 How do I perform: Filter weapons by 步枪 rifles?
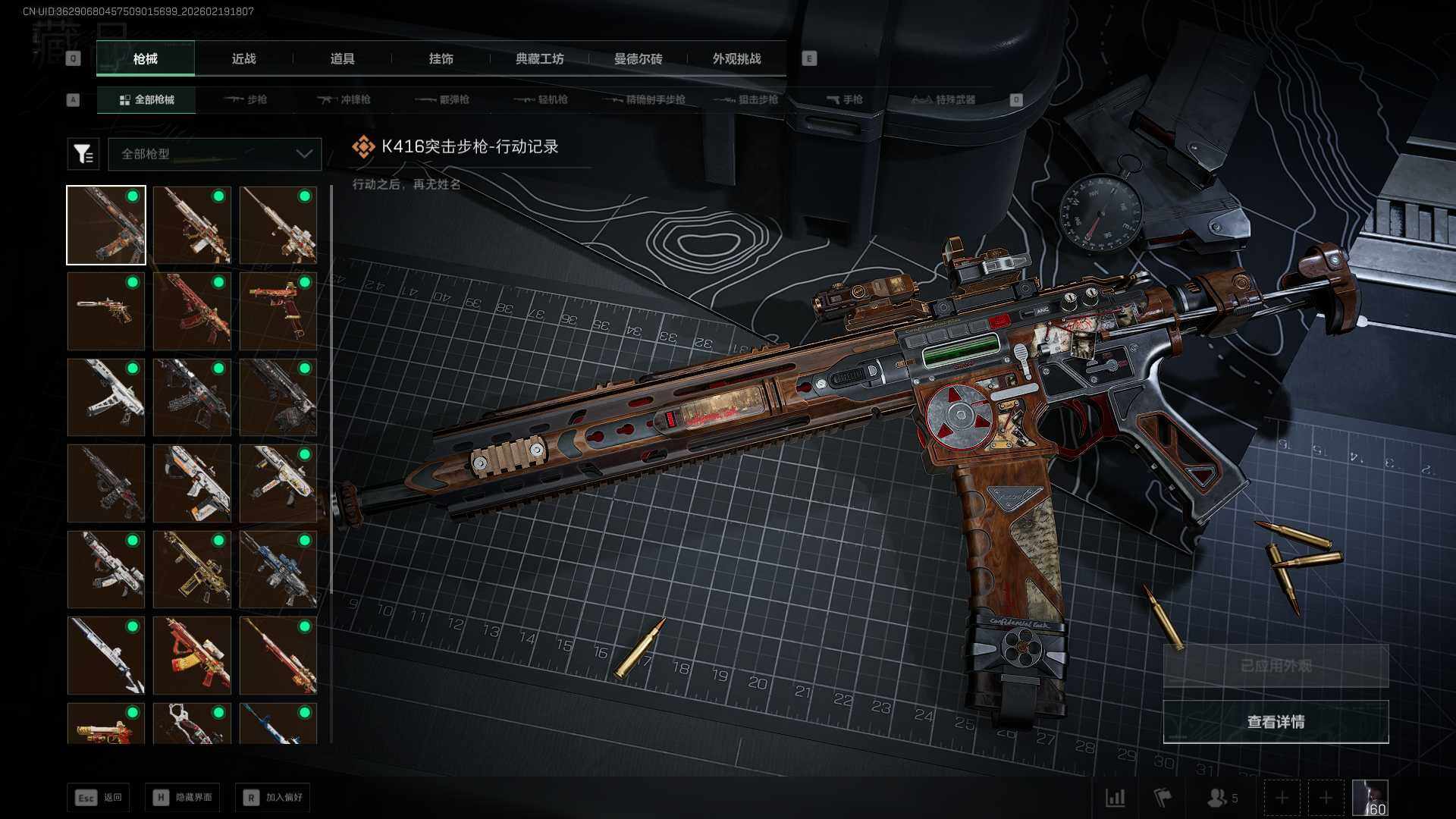(246, 99)
